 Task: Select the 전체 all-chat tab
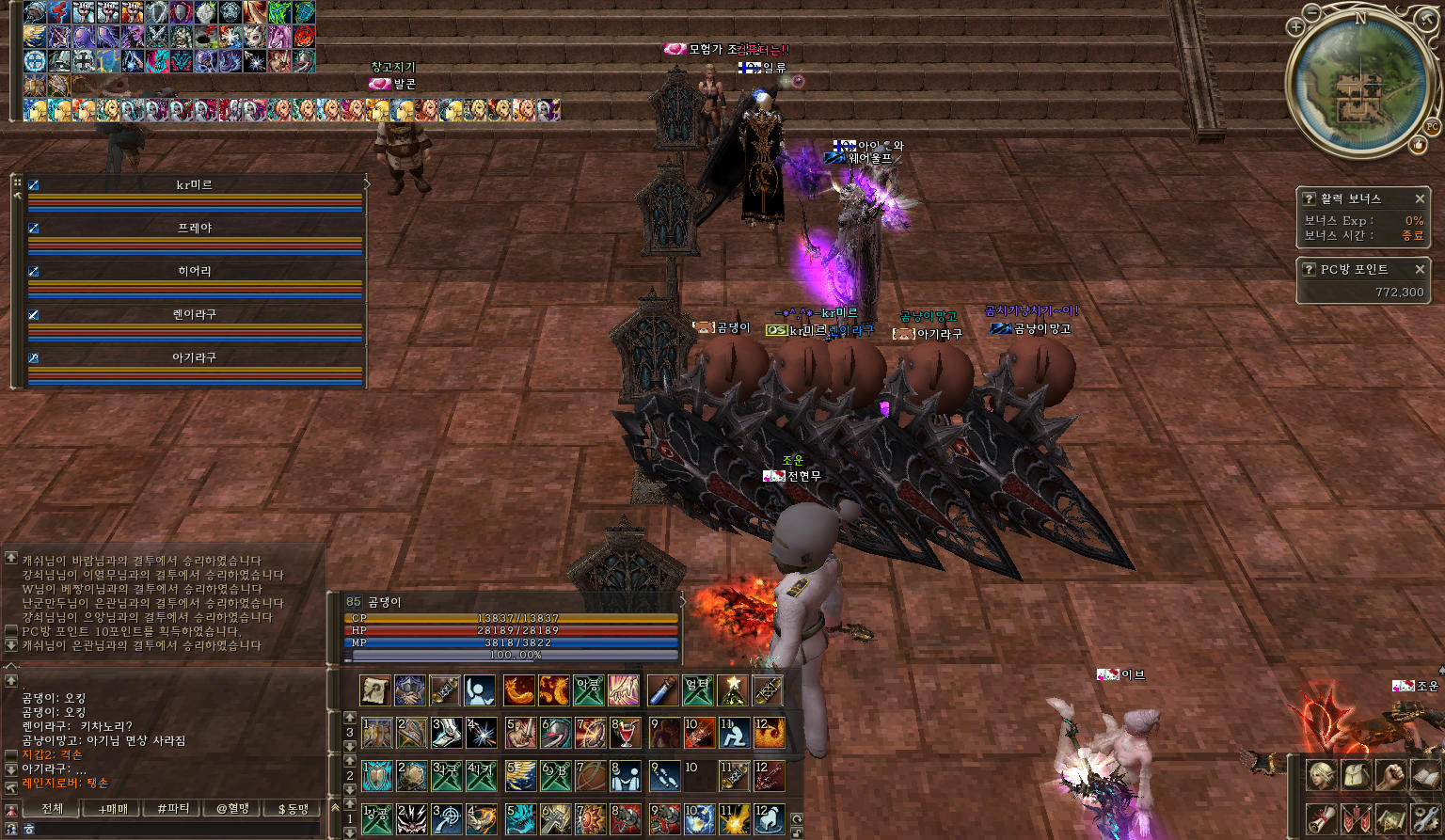click(53, 809)
